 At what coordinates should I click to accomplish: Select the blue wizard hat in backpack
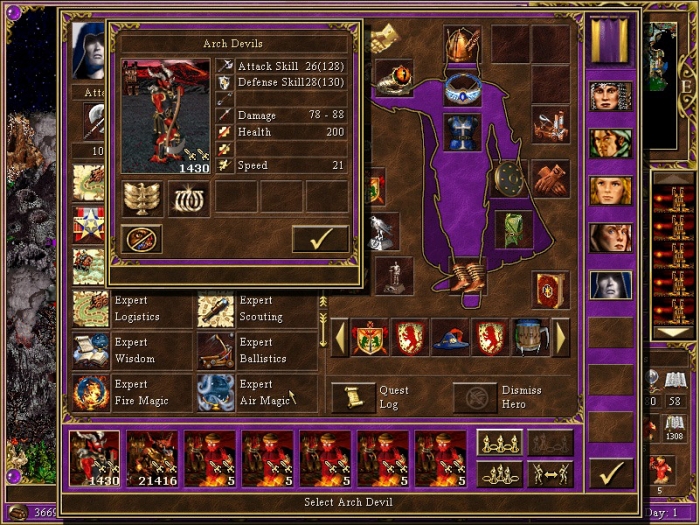(450, 337)
